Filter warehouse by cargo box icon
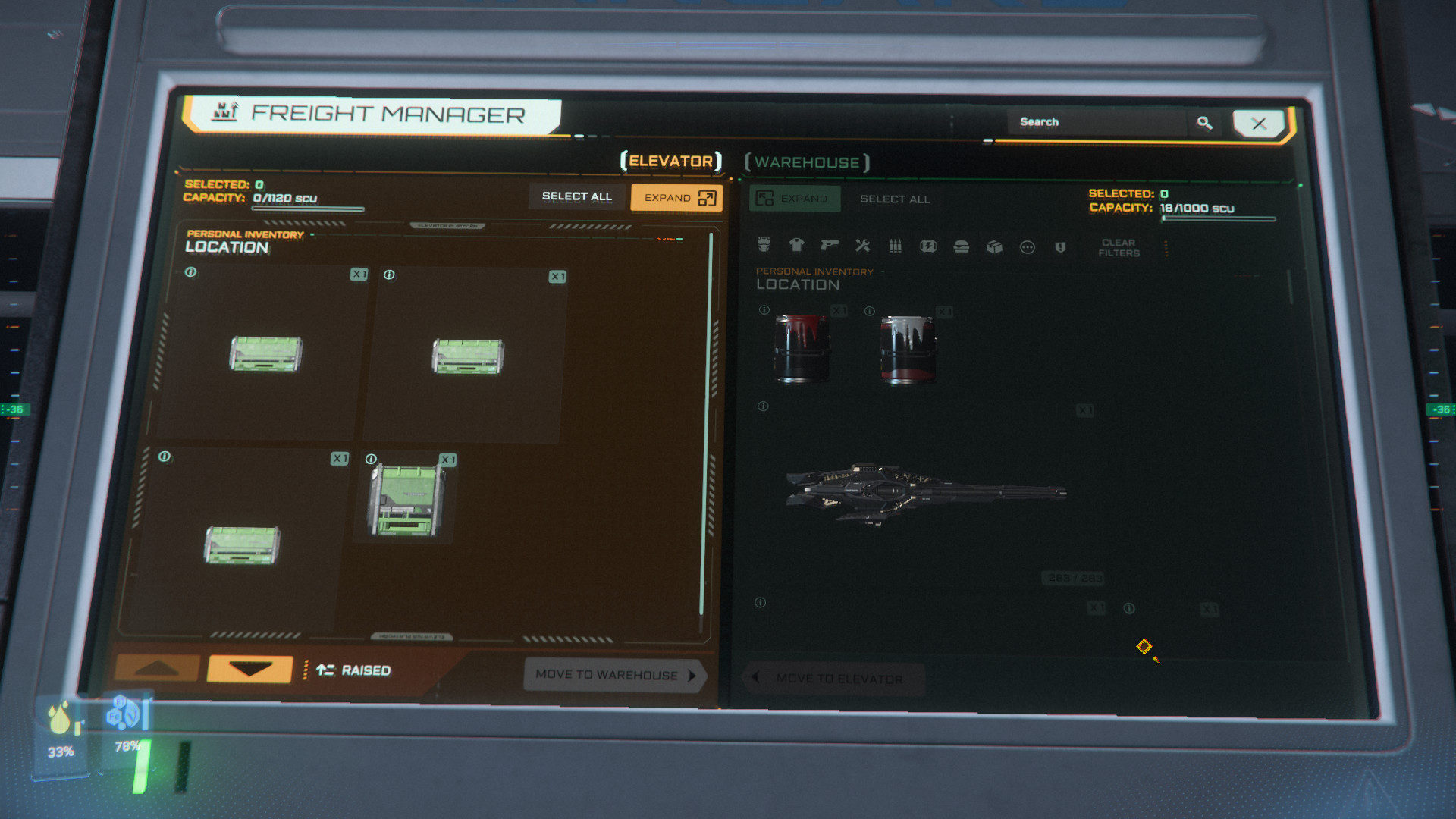Image resolution: width=1456 pixels, height=819 pixels. pyautogui.click(x=994, y=247)
